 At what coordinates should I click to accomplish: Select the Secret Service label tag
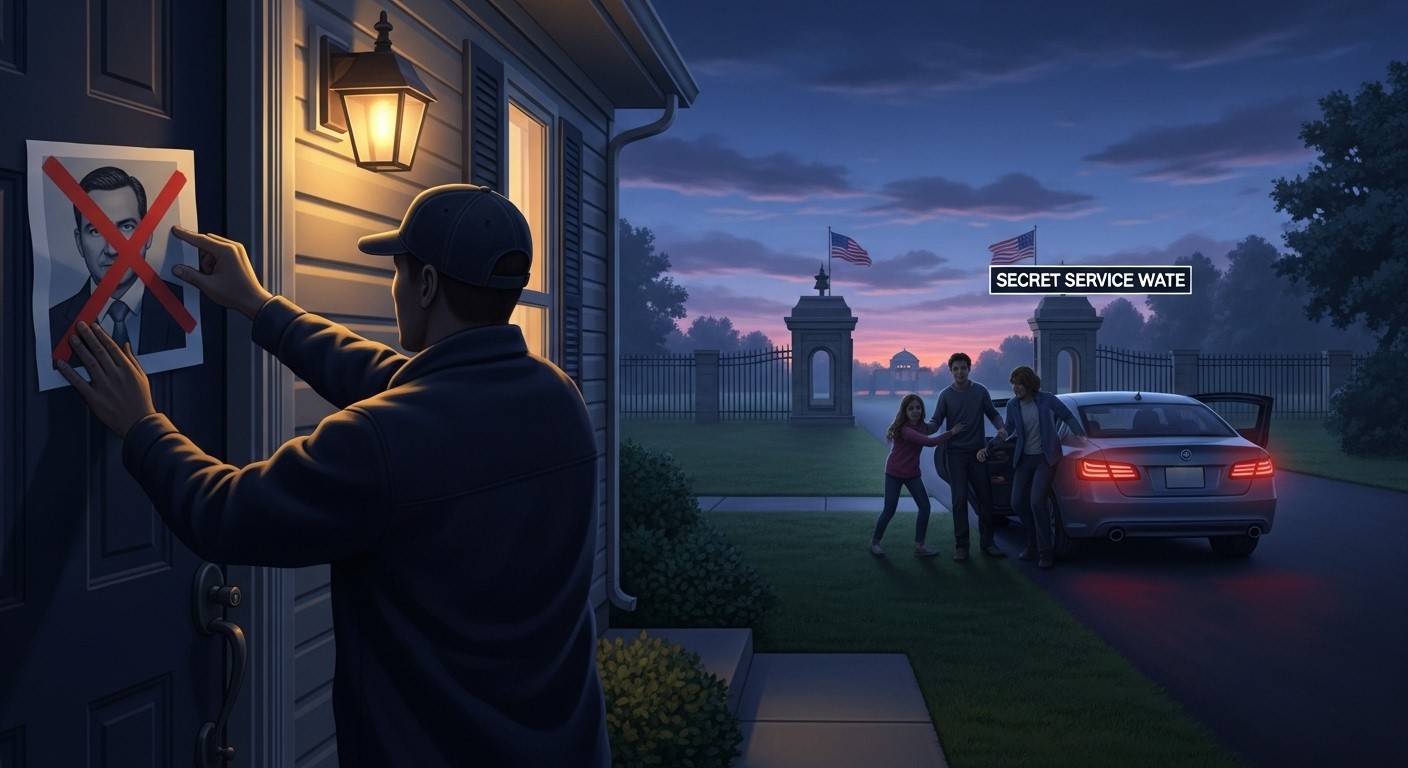pyautogui.click(x=1090, y=281)
